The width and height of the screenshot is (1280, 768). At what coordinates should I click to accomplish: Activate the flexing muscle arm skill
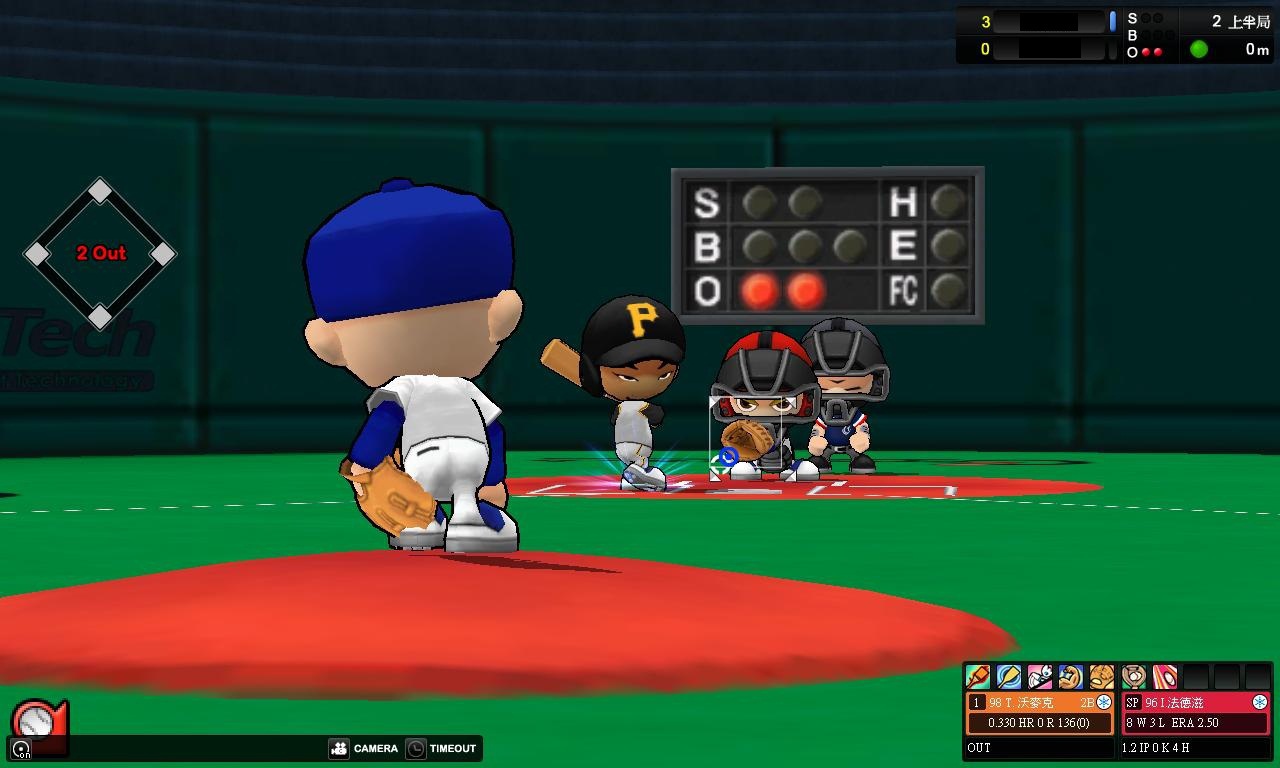tap(1071, 677)
